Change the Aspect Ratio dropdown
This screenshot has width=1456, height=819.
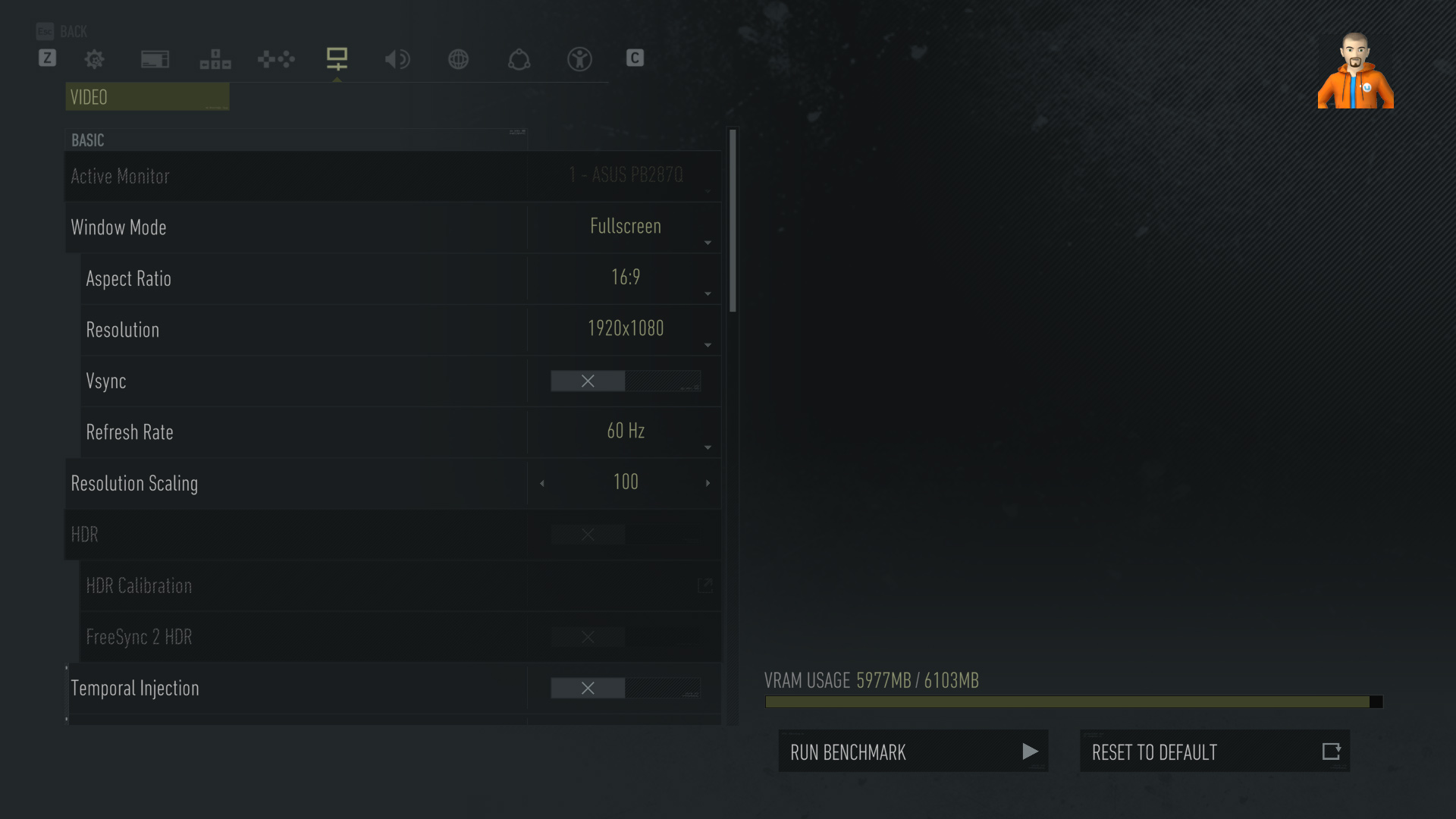(625, 278)
